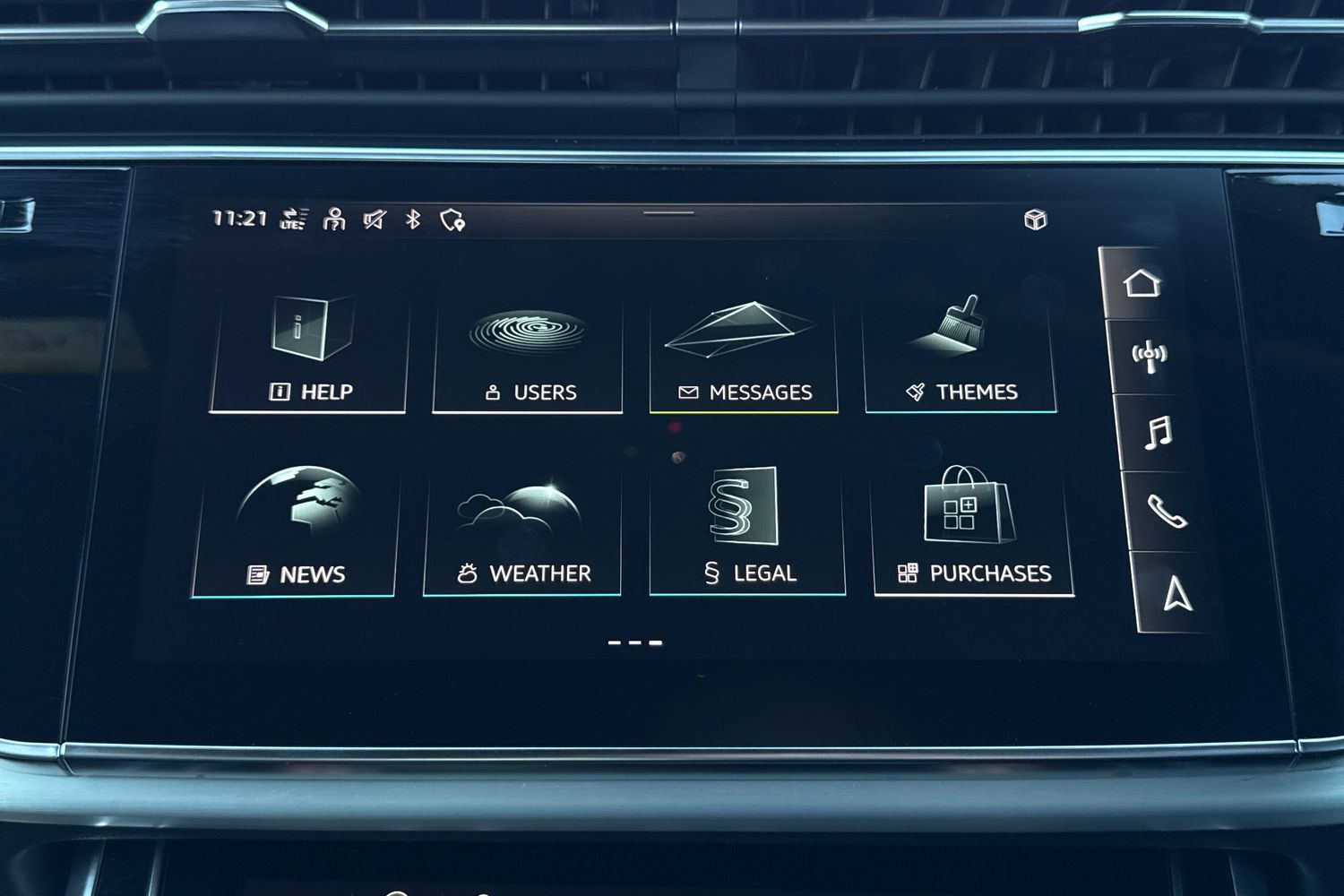
Task: Open the Legal tile
Action: [x=747, y=533]
